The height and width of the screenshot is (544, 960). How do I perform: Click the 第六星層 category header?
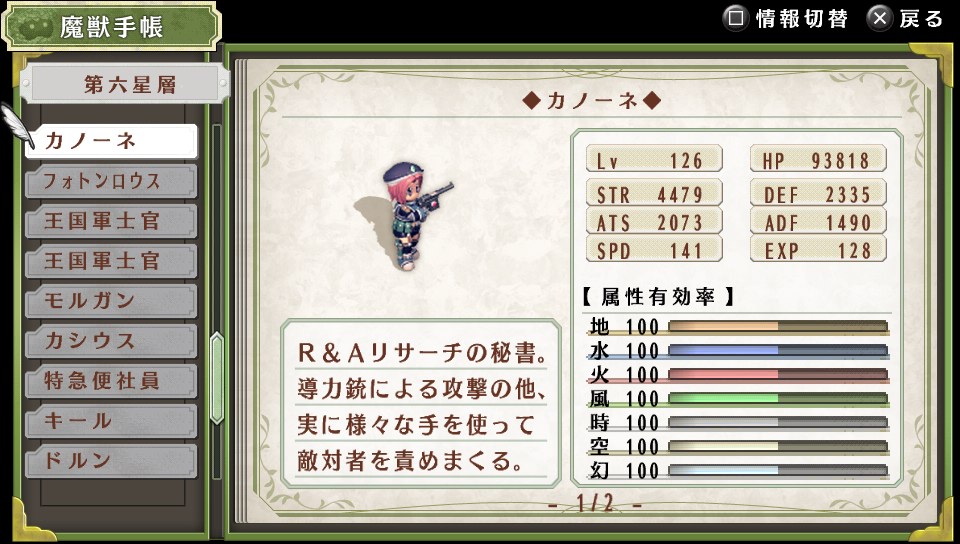(125, 85)
